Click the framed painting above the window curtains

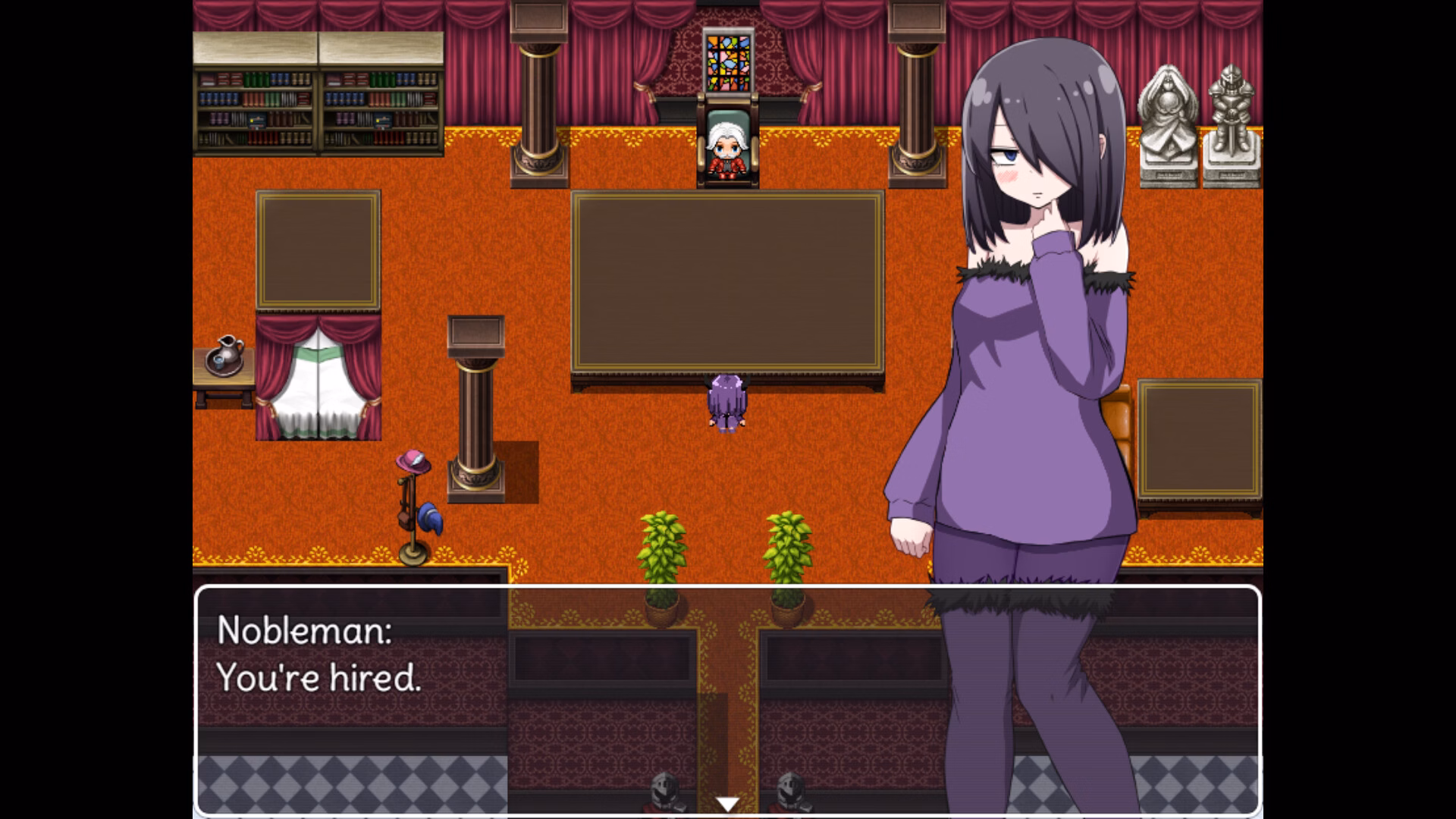318,250
